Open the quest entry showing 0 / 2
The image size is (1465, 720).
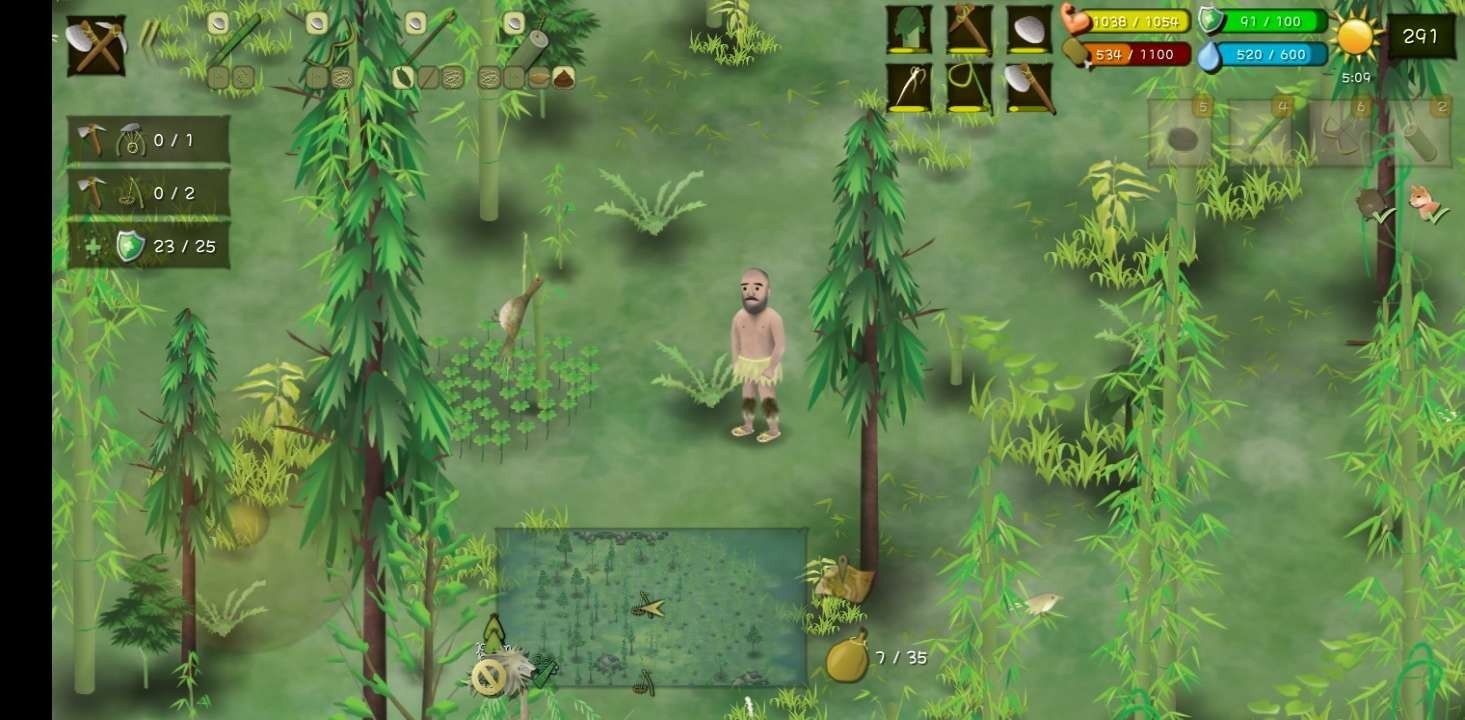pyautogui.click(x=145, y=192)
